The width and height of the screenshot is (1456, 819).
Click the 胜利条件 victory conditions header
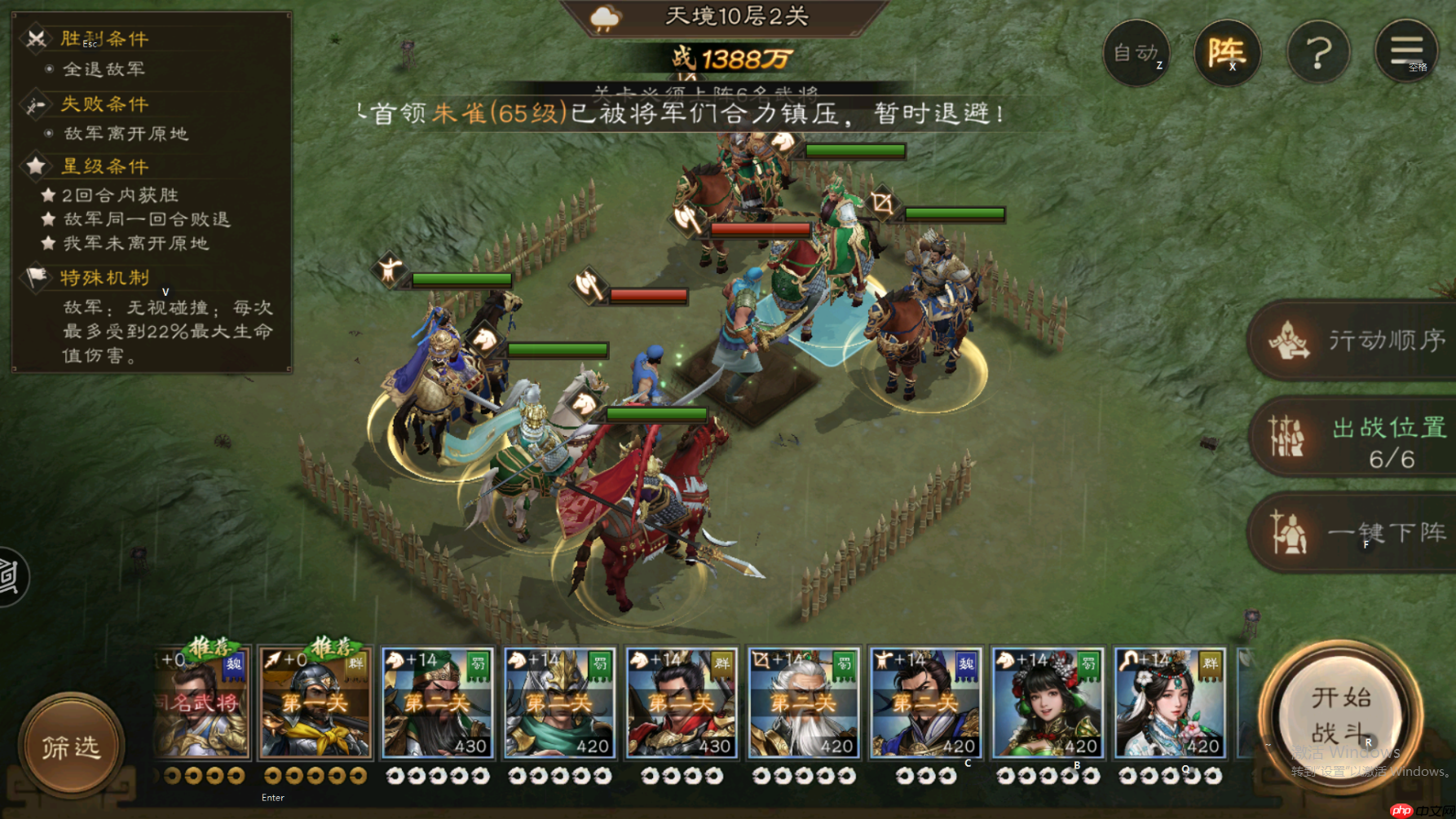(104, 39)
